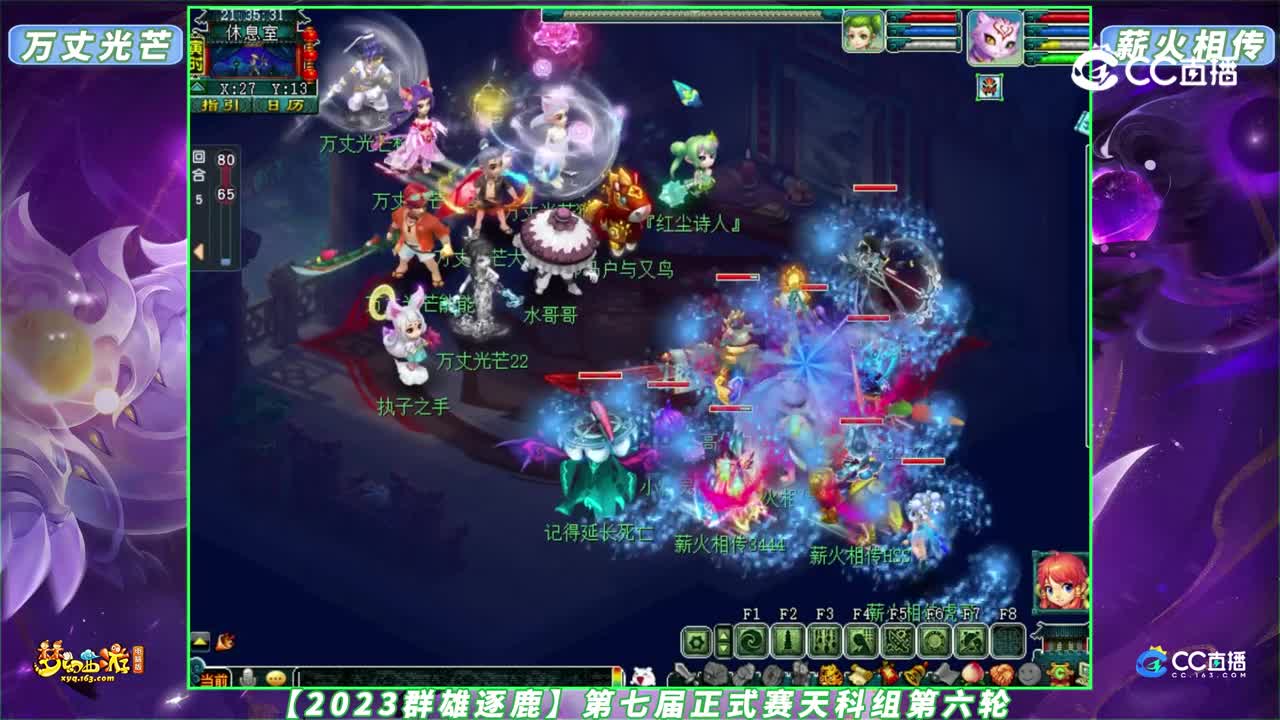Image resolution: width=1280 pixels, height=720 pixels.
Task: Click the up arrow in the function toolbar
Action: 722,635
